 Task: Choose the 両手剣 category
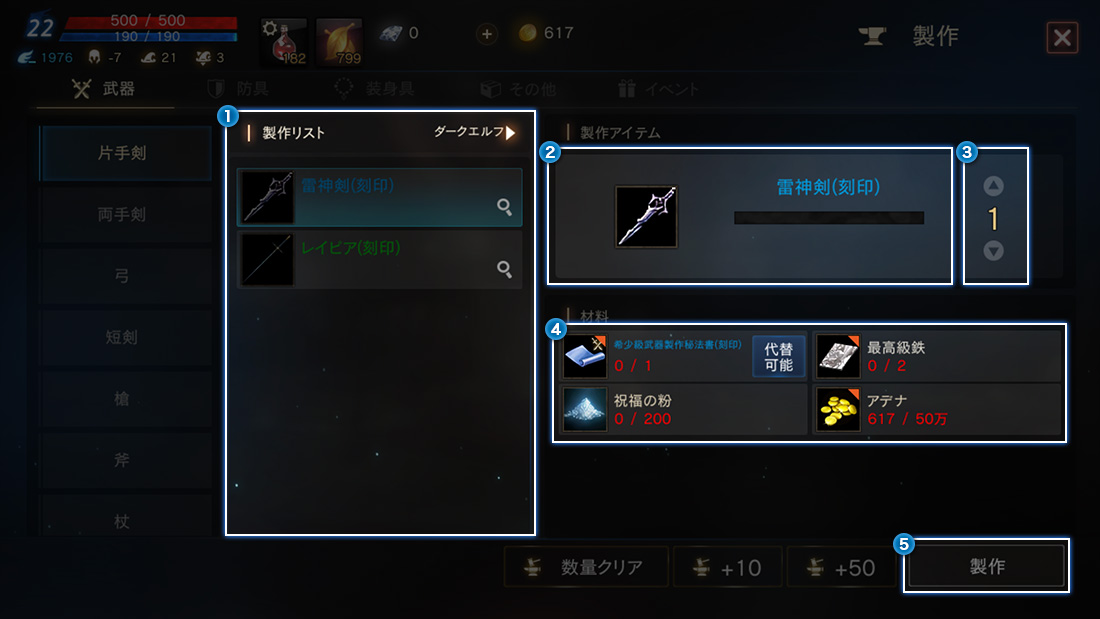tap(124, 215)
